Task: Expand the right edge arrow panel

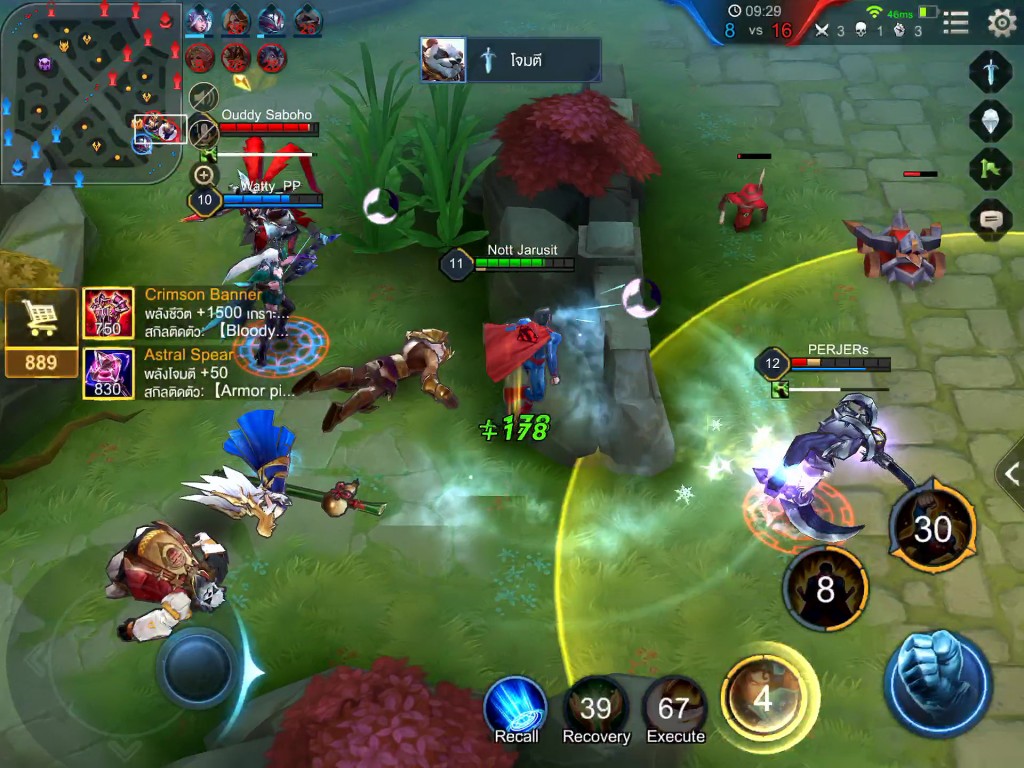Action: point(1010,468)
